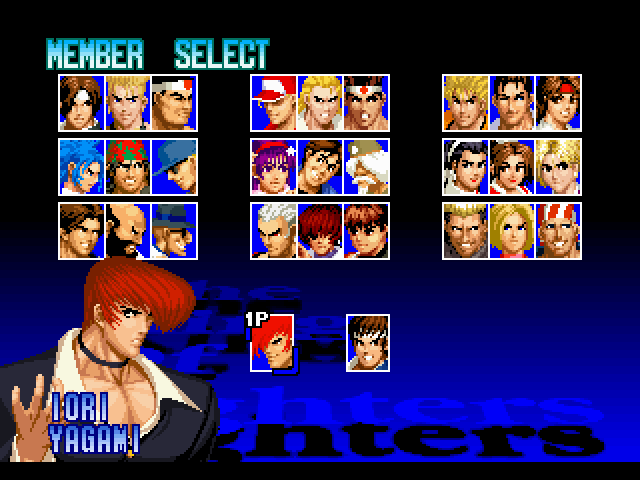Pick Blue Mary's portrait
640x480 pixels.
pyautogui.click(x=512, y=229)
